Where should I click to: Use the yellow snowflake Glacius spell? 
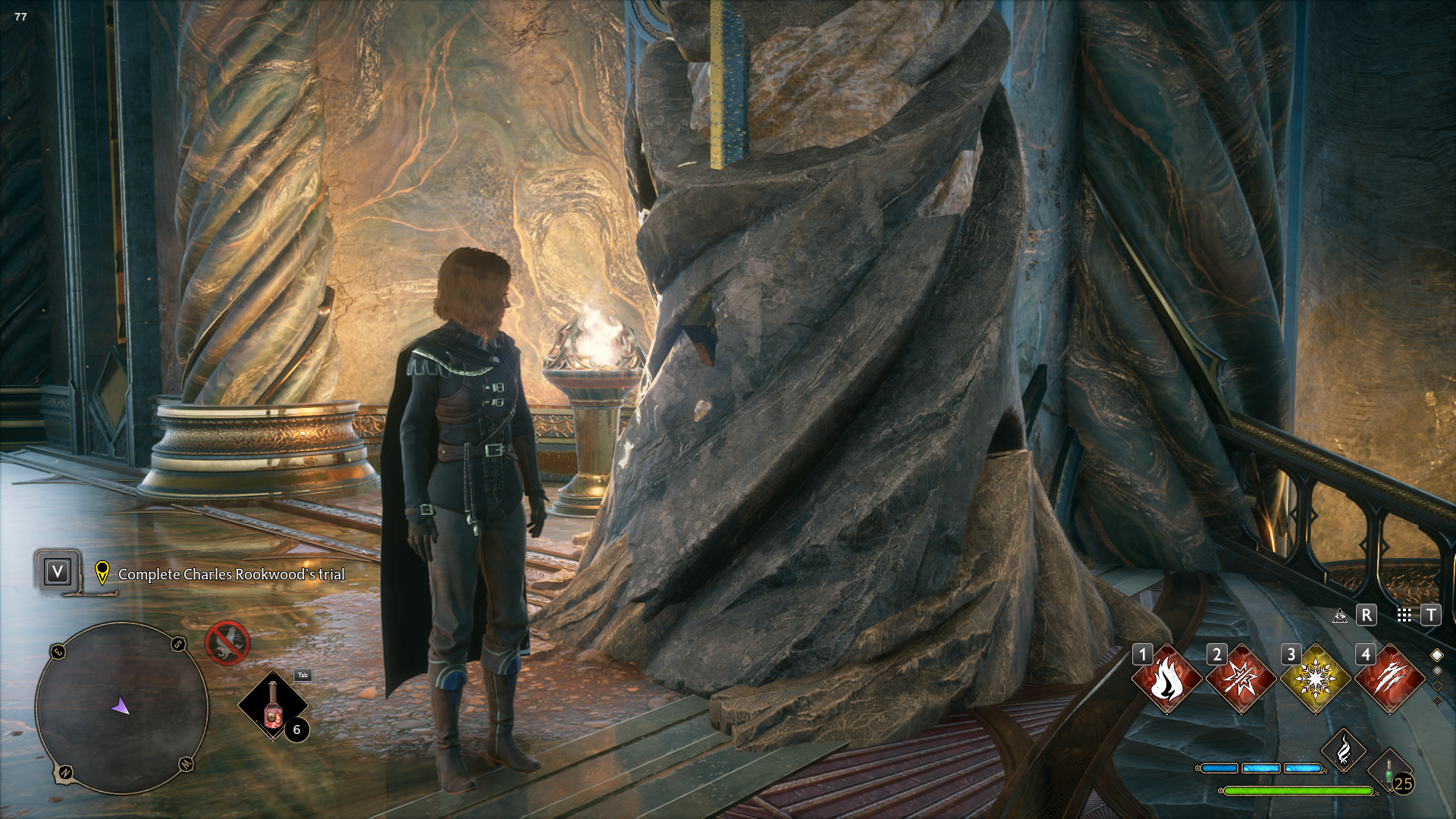pos(1315,679)
